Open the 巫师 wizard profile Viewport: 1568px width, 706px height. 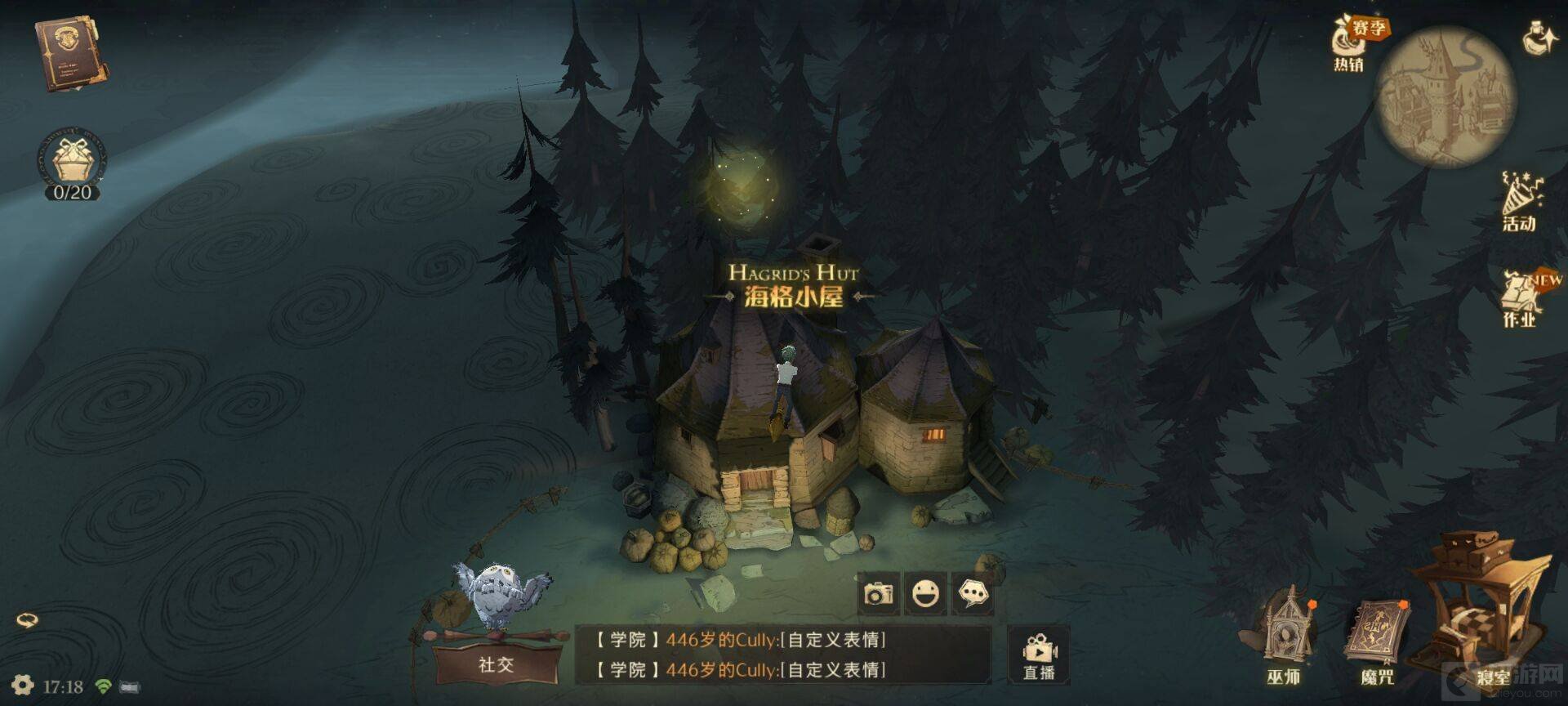click(1283, 637)
